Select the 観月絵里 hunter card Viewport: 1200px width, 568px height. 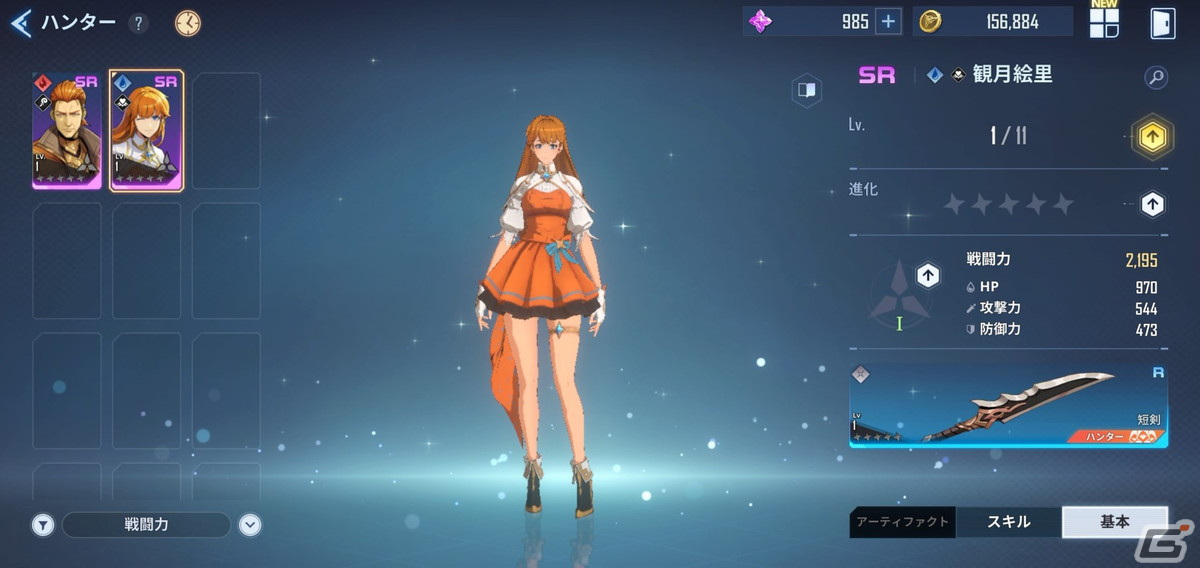pyautogui.click(x=146, y=130)
